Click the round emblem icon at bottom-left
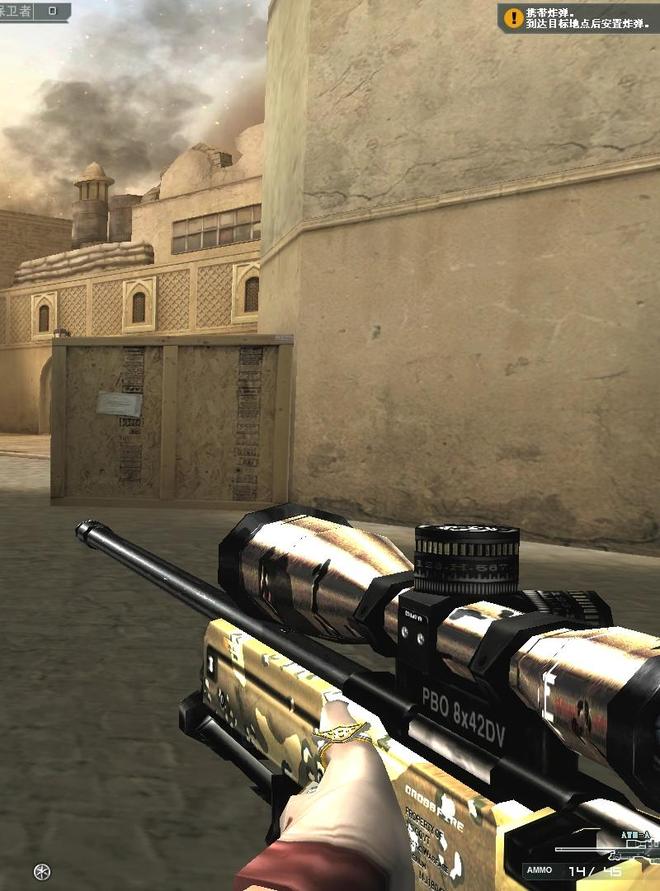The height and width of the screenshot is (891, 660). (x=41, y=871)
